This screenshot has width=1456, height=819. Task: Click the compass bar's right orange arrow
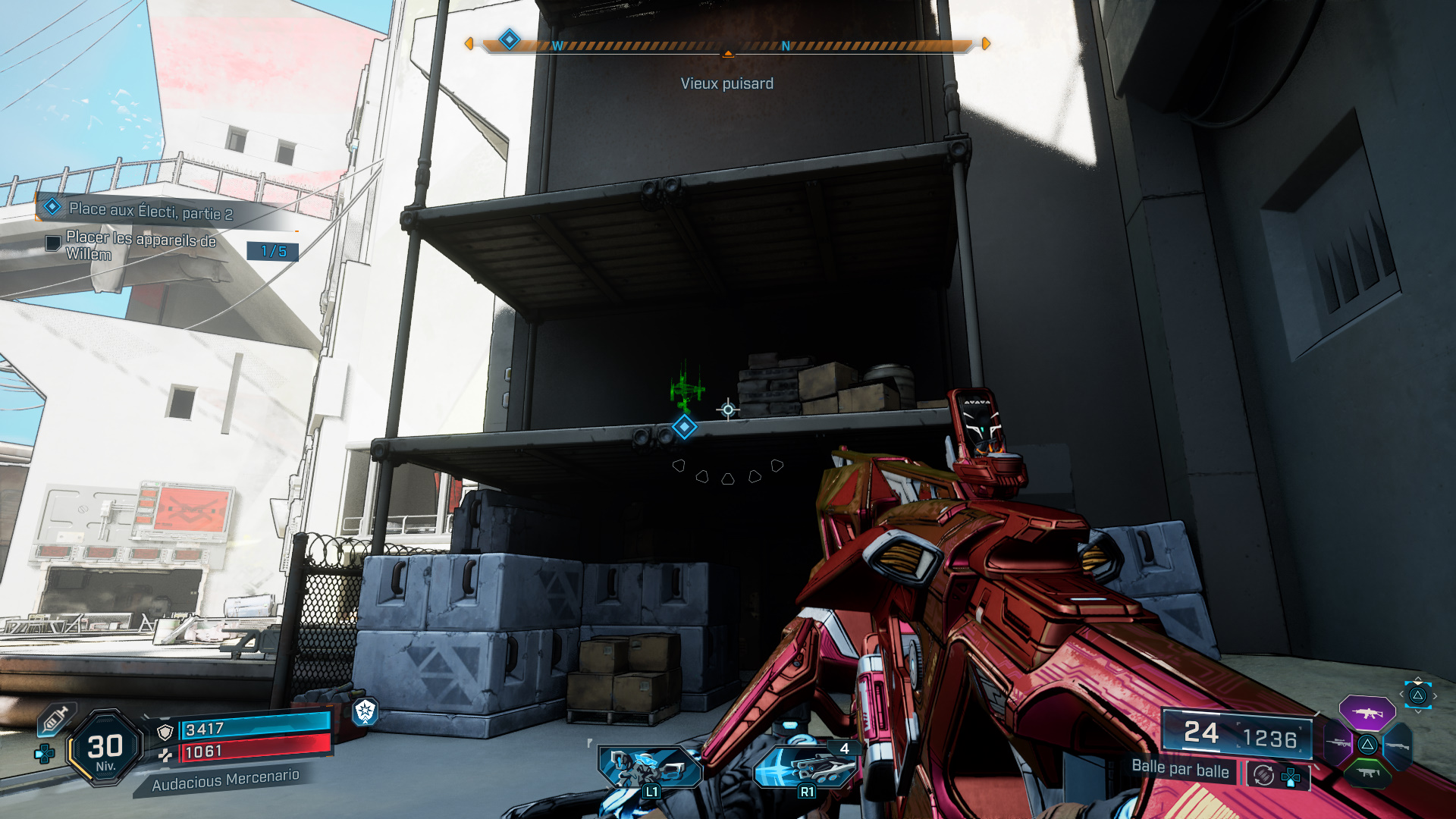tap(986, 44)
